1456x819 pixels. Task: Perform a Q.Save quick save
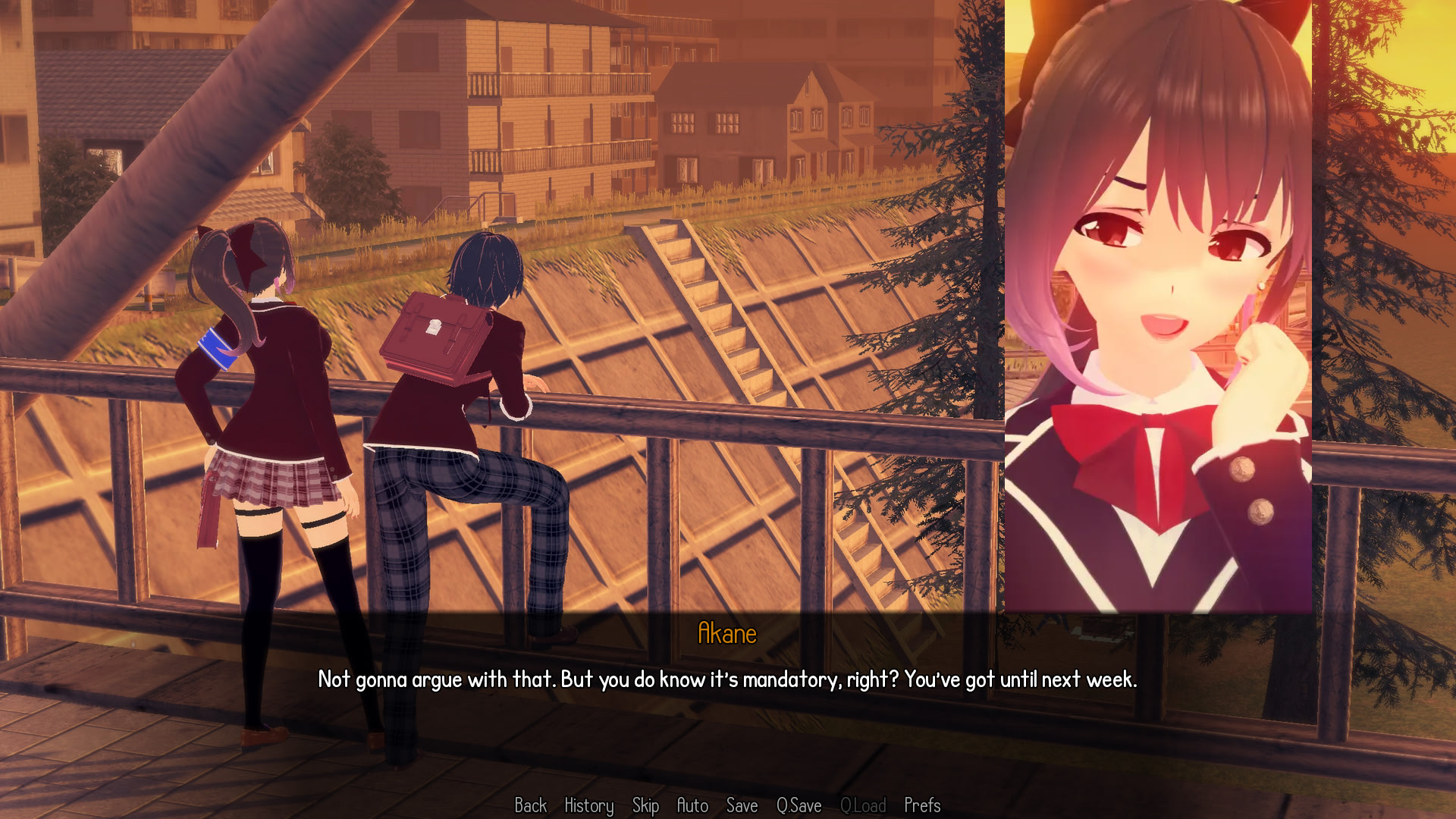click(x=799, y=806)
